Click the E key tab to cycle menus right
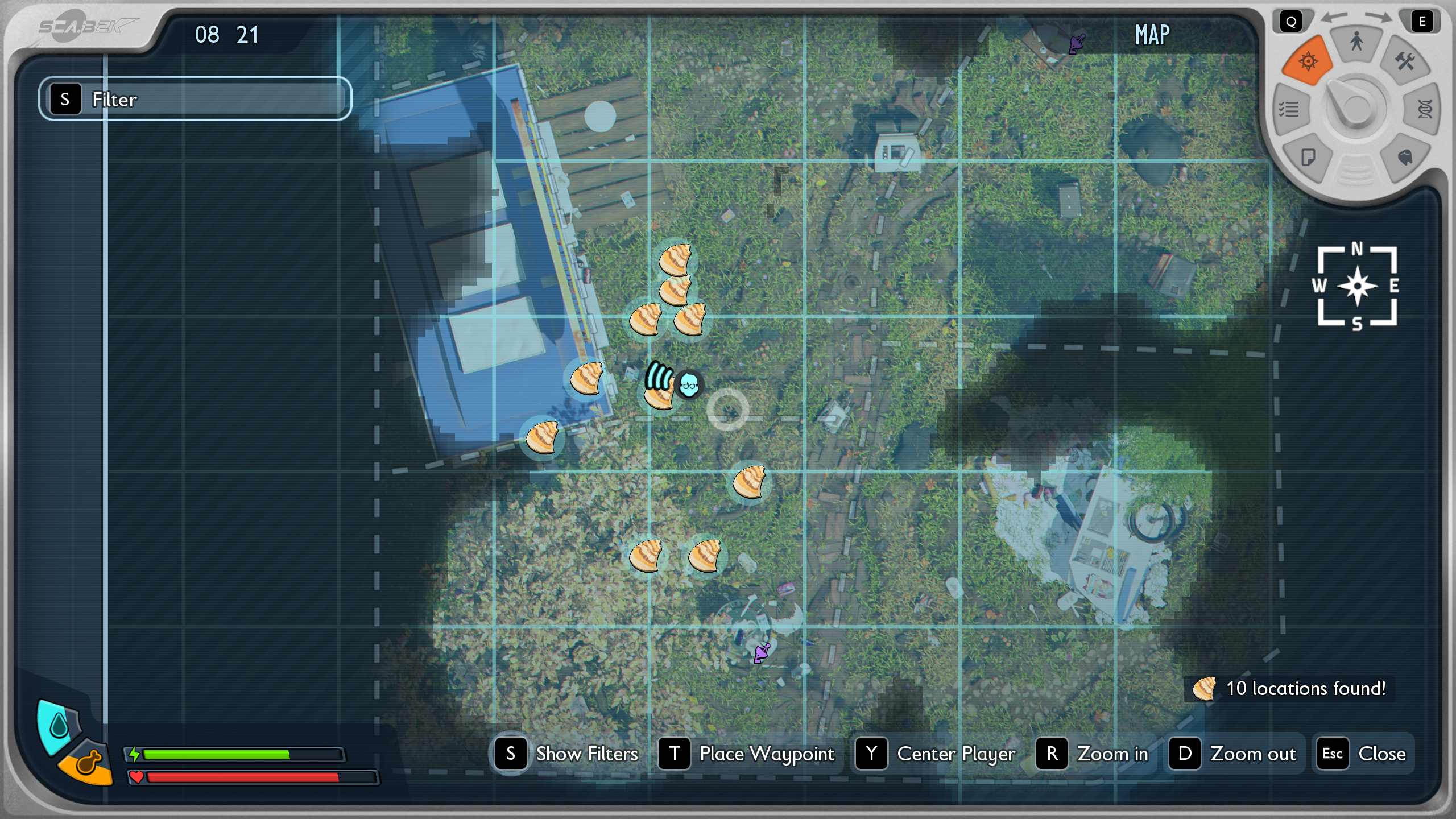Viewport: 1456px width, 819px height. pos(1422,22)
